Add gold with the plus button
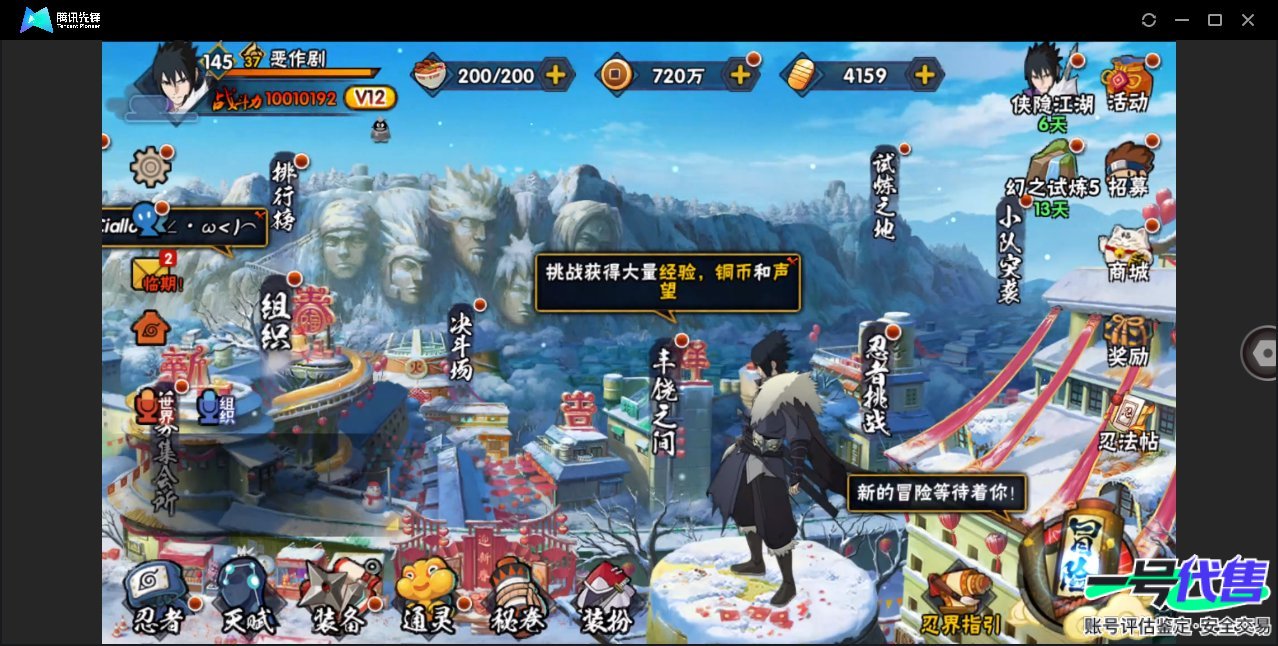 coord(924,75)
